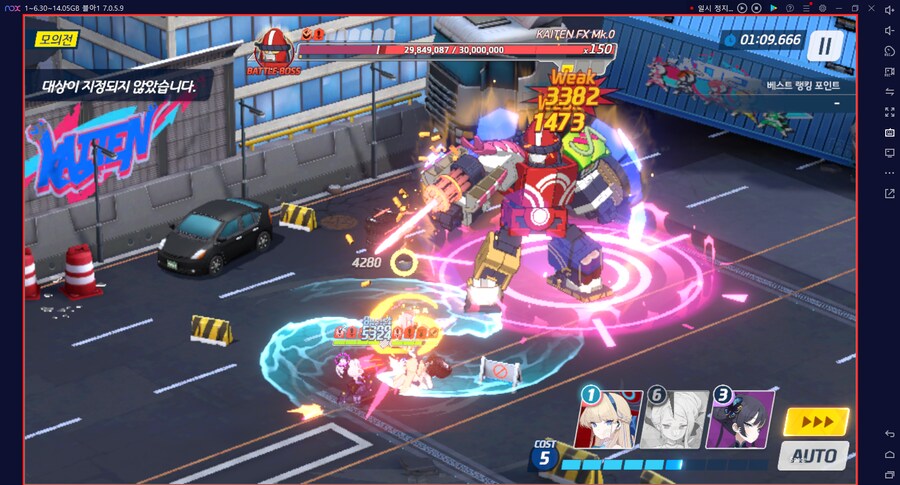Open the Nox emulator settings gear
Image resolution: width=900 pixels, height=485 pixels.
(822, 8)
